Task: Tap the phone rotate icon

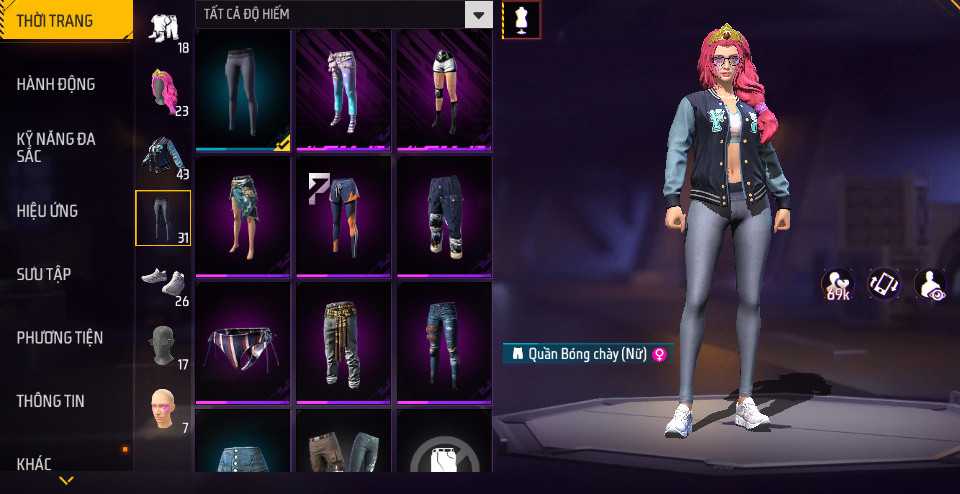Action: pos(884,284)
